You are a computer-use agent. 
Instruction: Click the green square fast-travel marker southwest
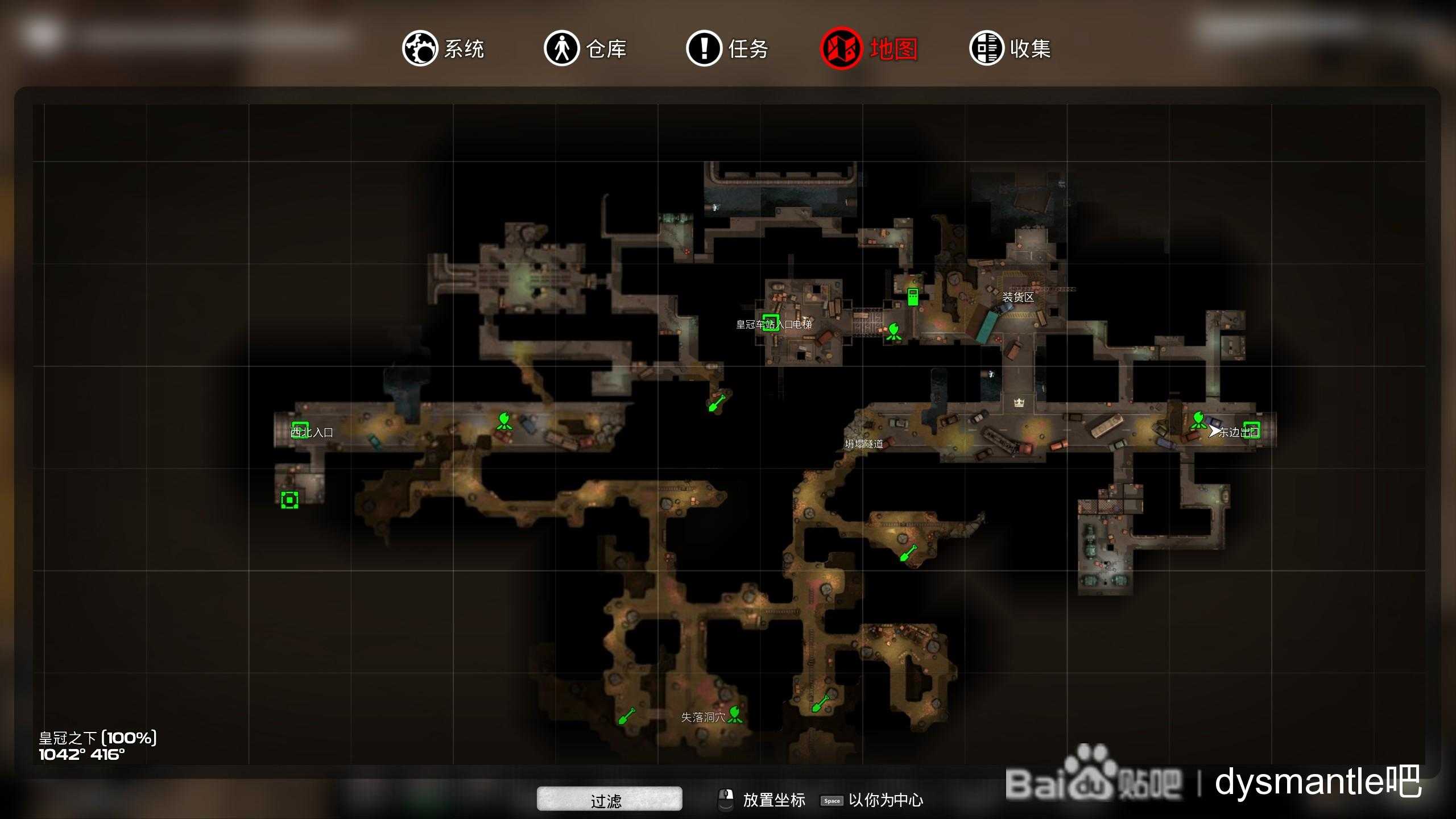coord(290,500)
